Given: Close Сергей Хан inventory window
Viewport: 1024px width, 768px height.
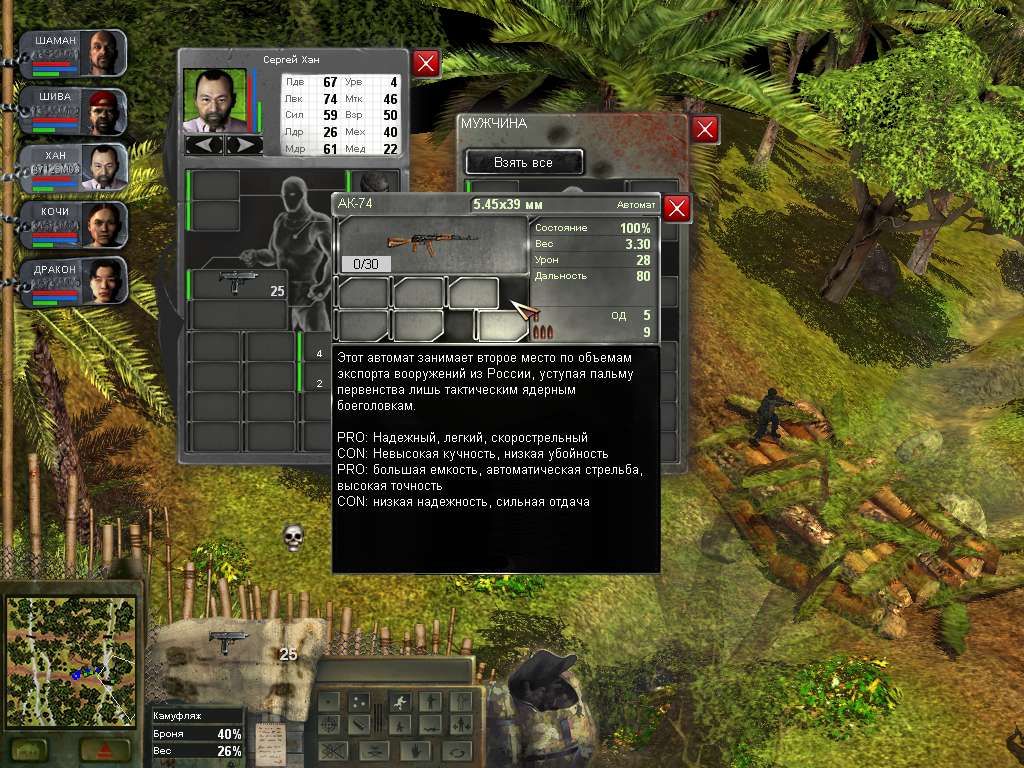Looking at the screenshot, I should coord(426,64).
